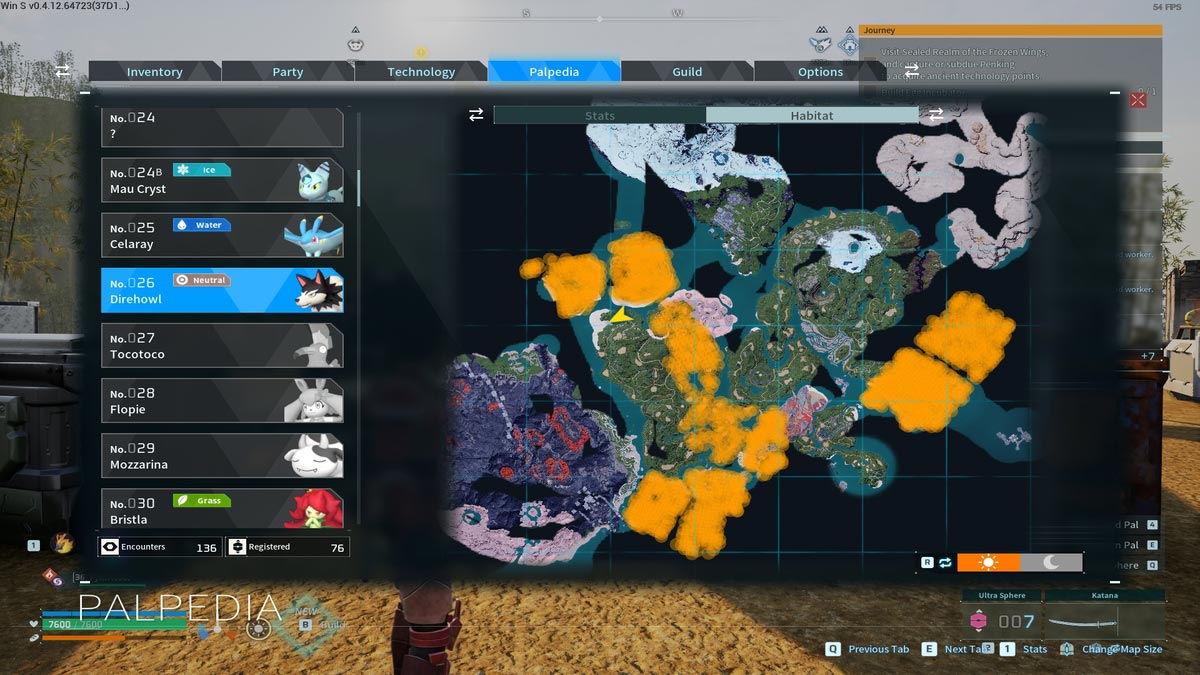Switch to the Habitat view
Screen dimensions: 1200x675
pyautogui.click(x=811, y=116)
